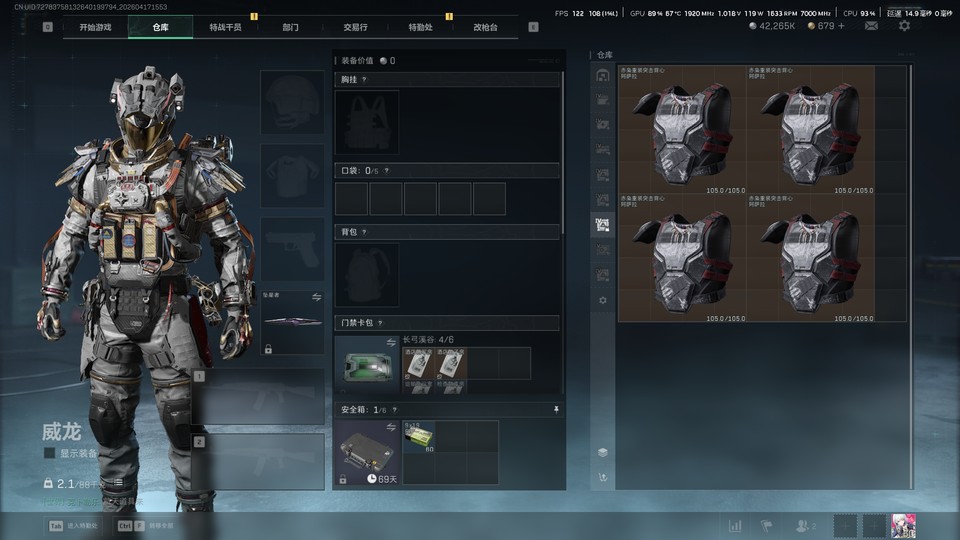
Task: Pin the safe box section
Action: point(556,409)
